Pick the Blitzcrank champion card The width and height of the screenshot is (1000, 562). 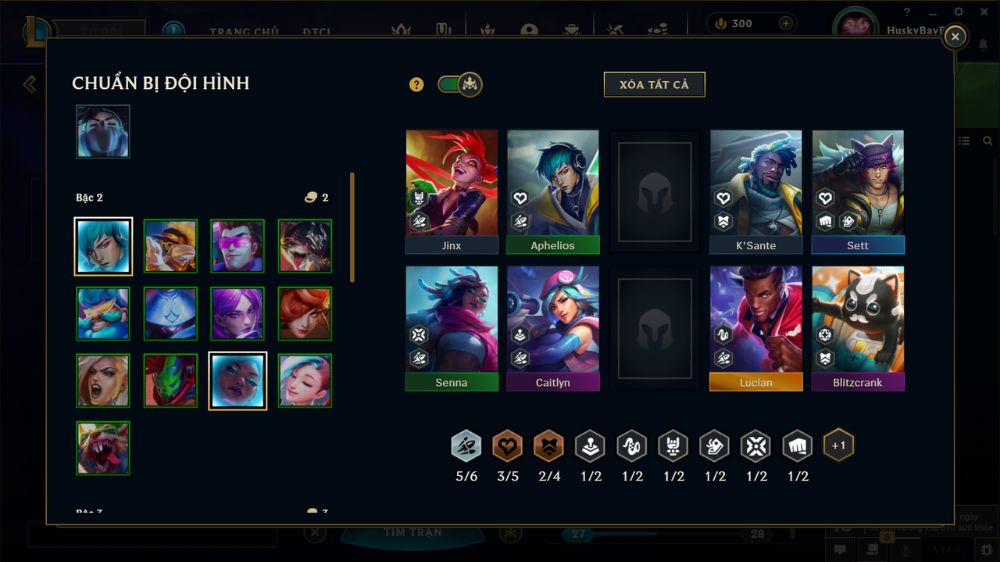click(x=858, y=327)
